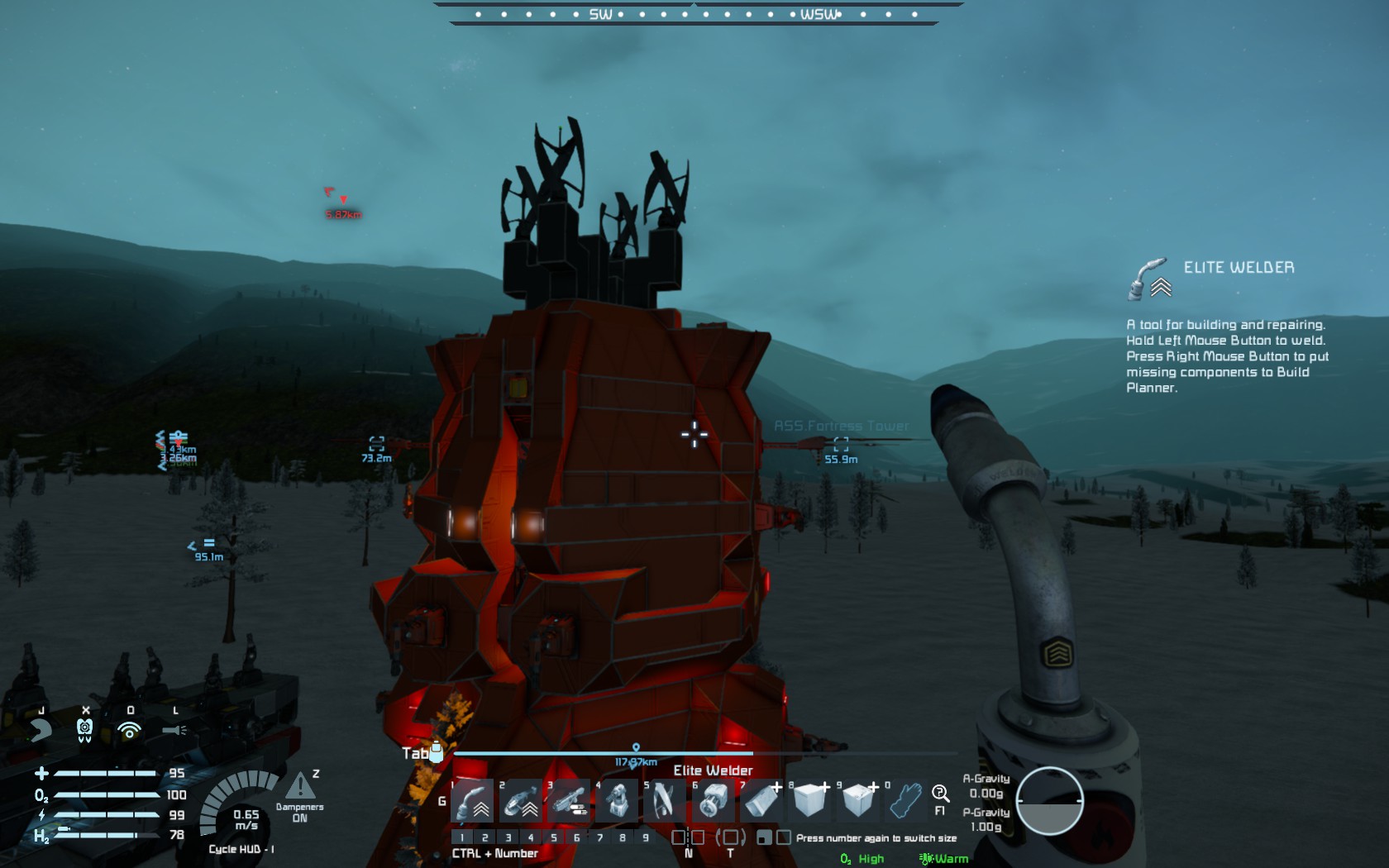Select the Elite Welder hotbar slot
This screenshot has width=1389, height=868.
click(473, 800)
